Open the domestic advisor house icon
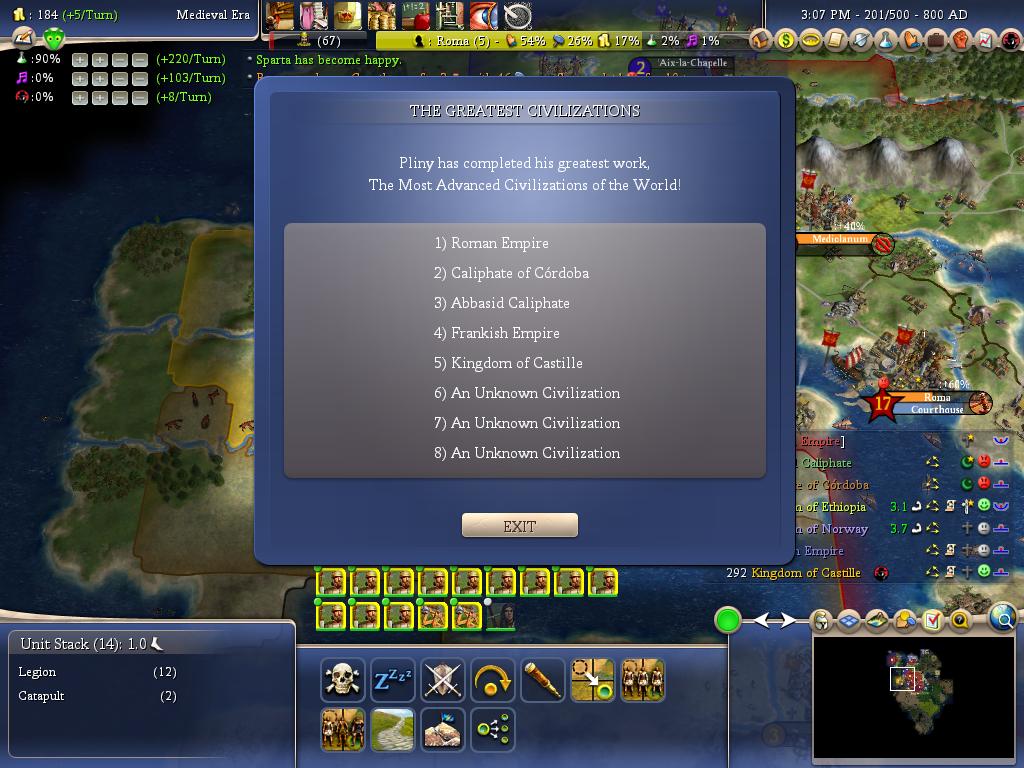1024x768 pixels. (760, 40)
